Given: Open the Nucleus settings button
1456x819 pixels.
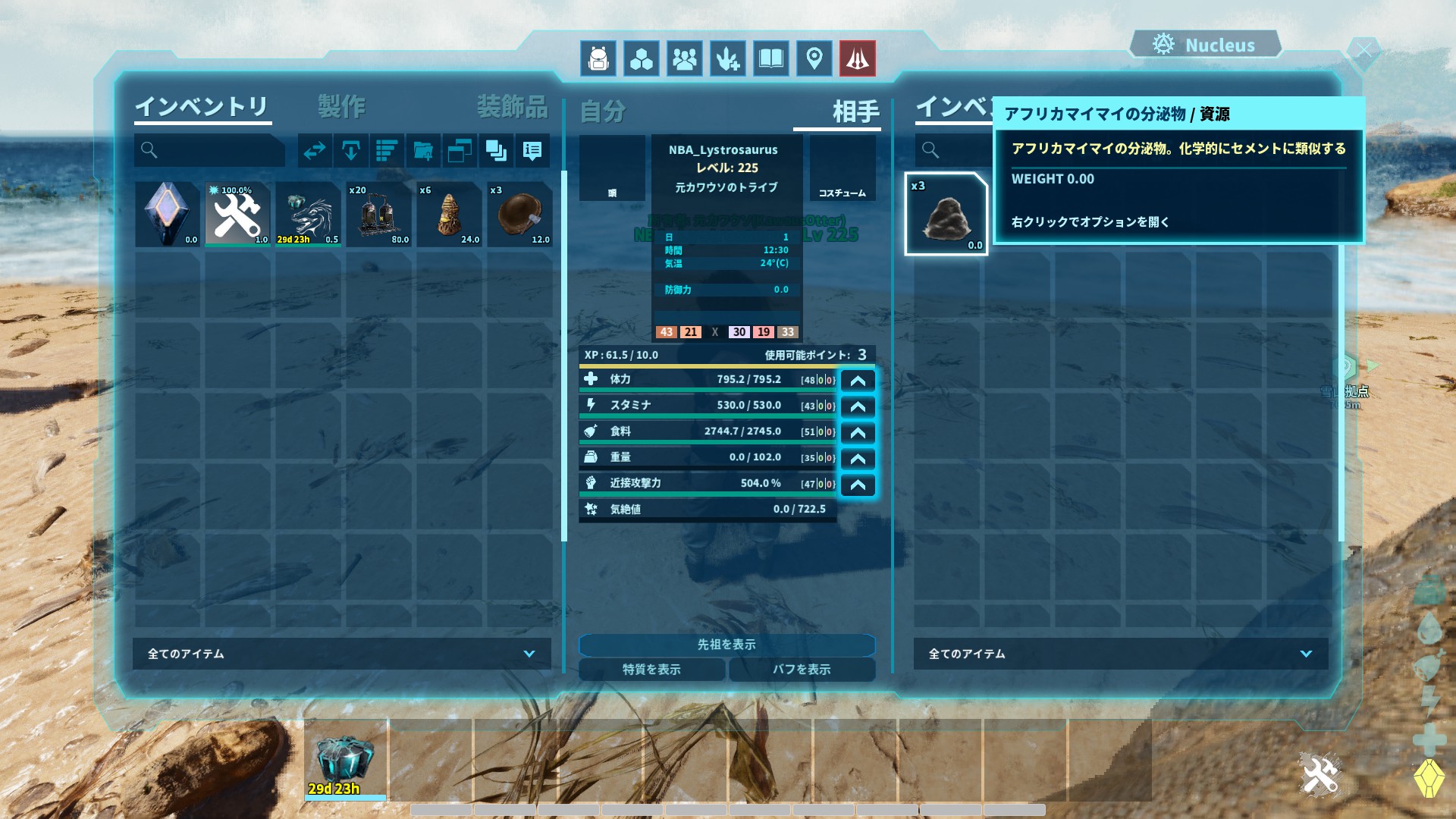Looking at the screenshot, I should pyautogui.click(x=1205, y=45).
